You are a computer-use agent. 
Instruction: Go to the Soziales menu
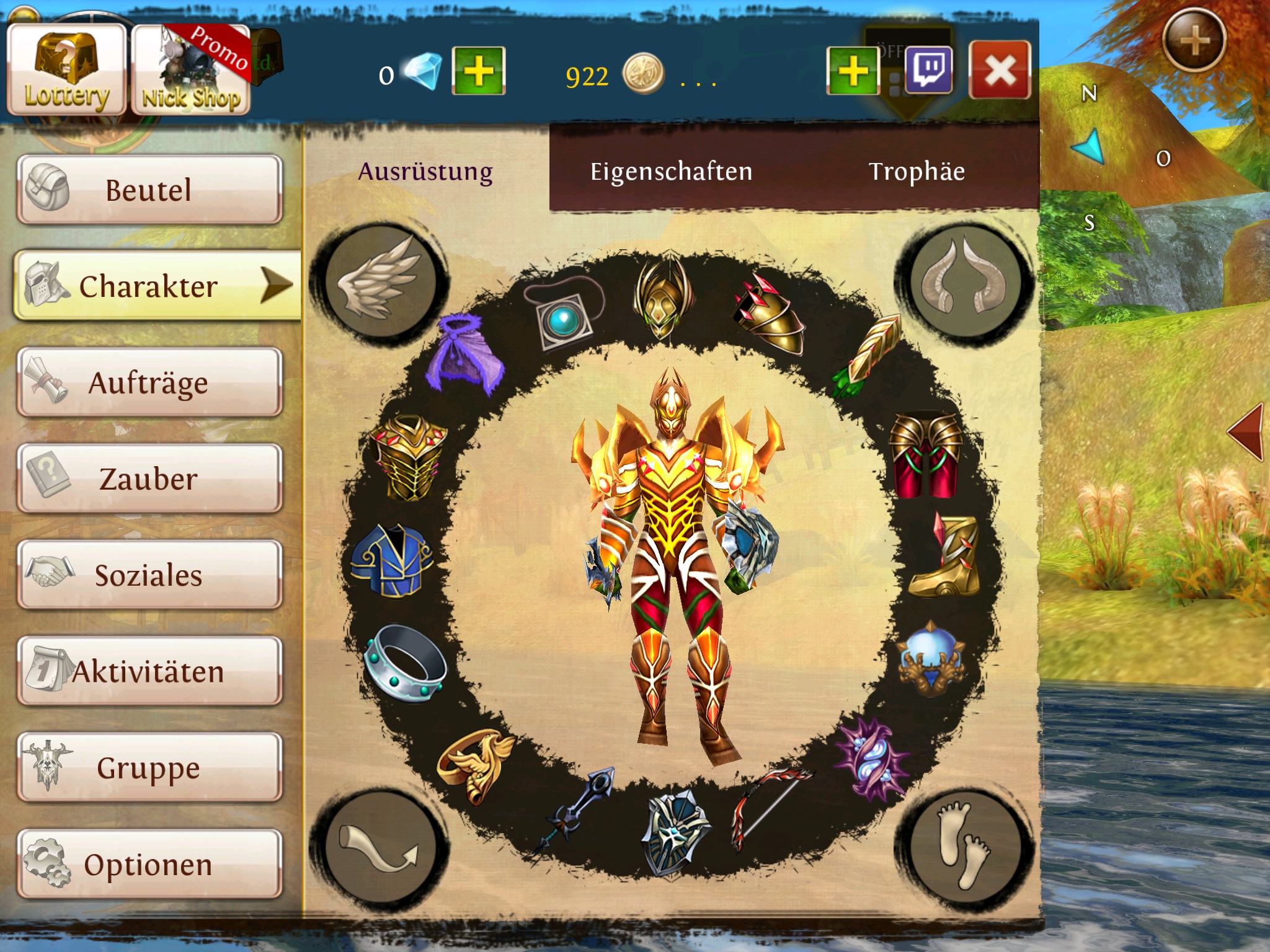click(x=149, y=575)
